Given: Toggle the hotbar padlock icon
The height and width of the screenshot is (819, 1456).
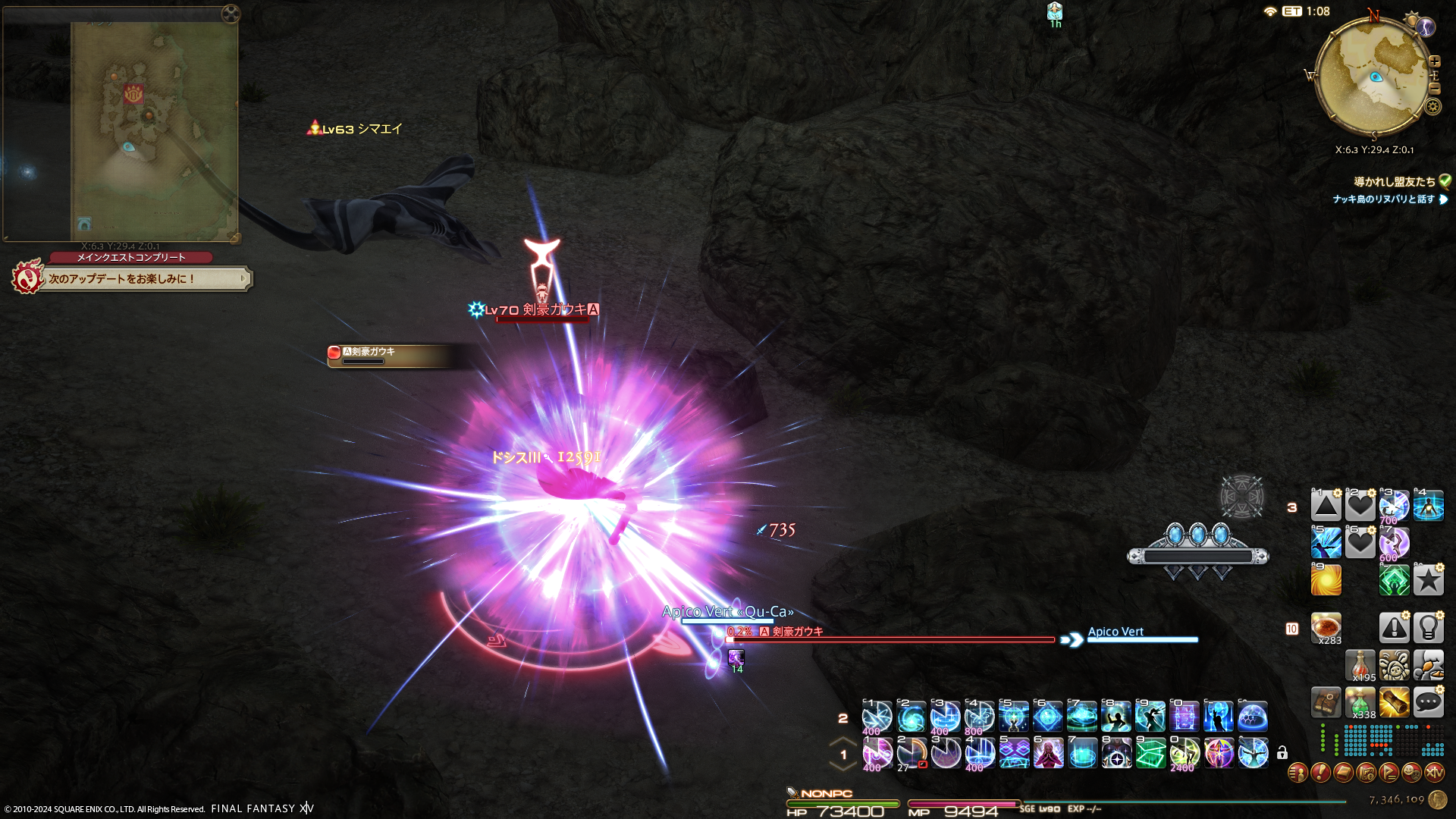Looking at the screenshot, I should click(1282, 753).
